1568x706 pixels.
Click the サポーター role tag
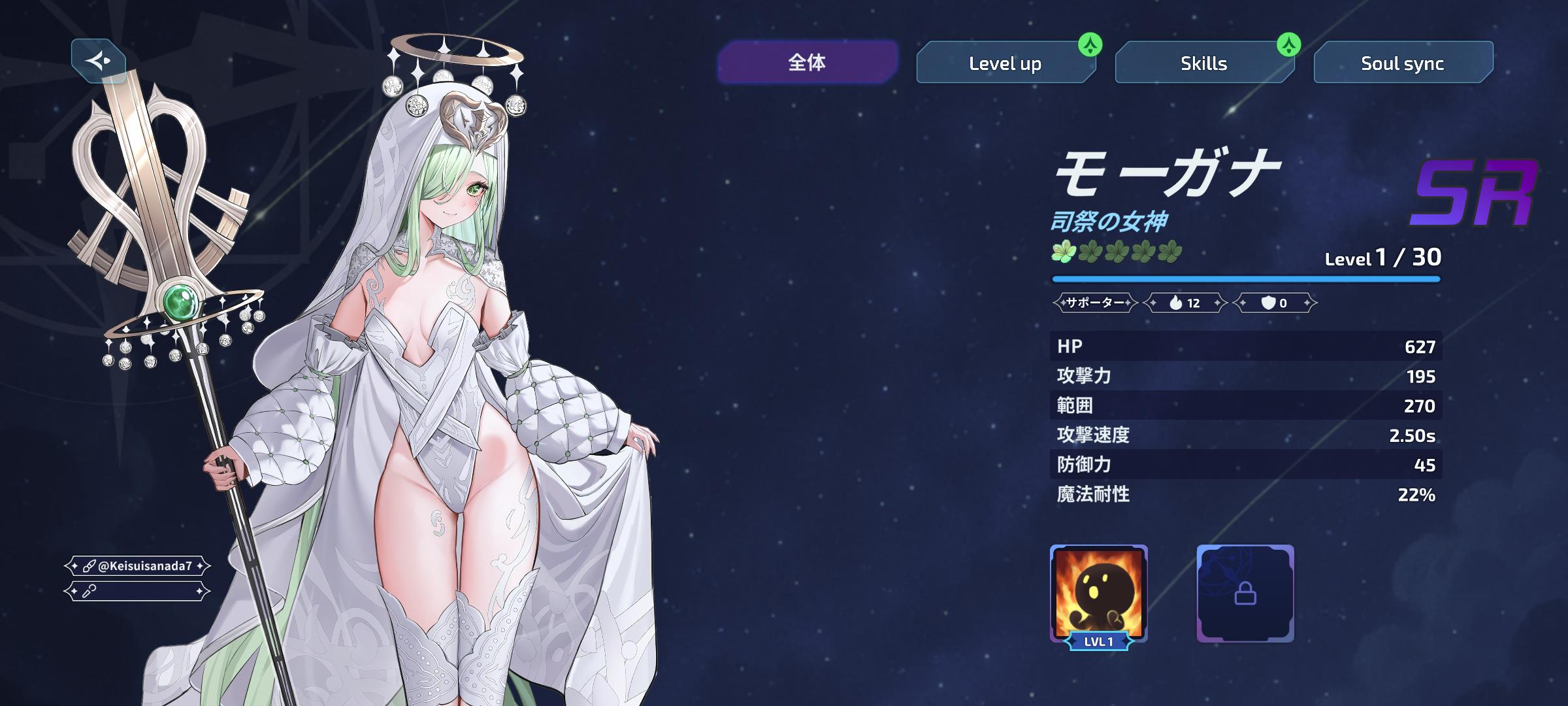pyautogui.click(x=1095, y=303)
